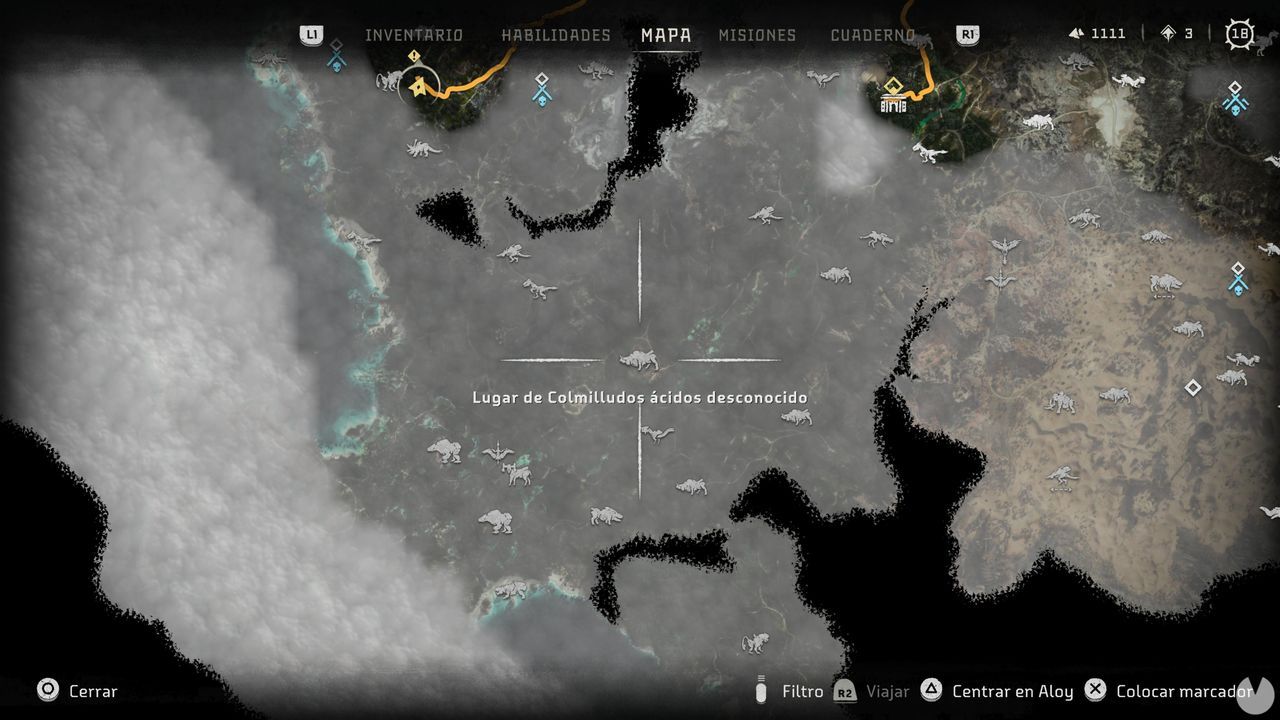Choose Centrar en Aloy
1280x720 pixels.
point(1011,691)
